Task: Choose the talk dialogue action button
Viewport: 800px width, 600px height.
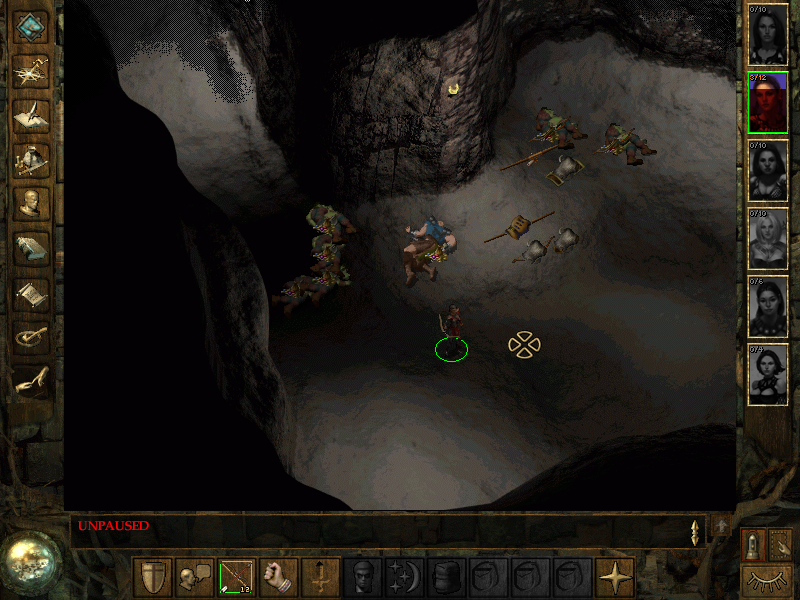Action: coord(195,577)
